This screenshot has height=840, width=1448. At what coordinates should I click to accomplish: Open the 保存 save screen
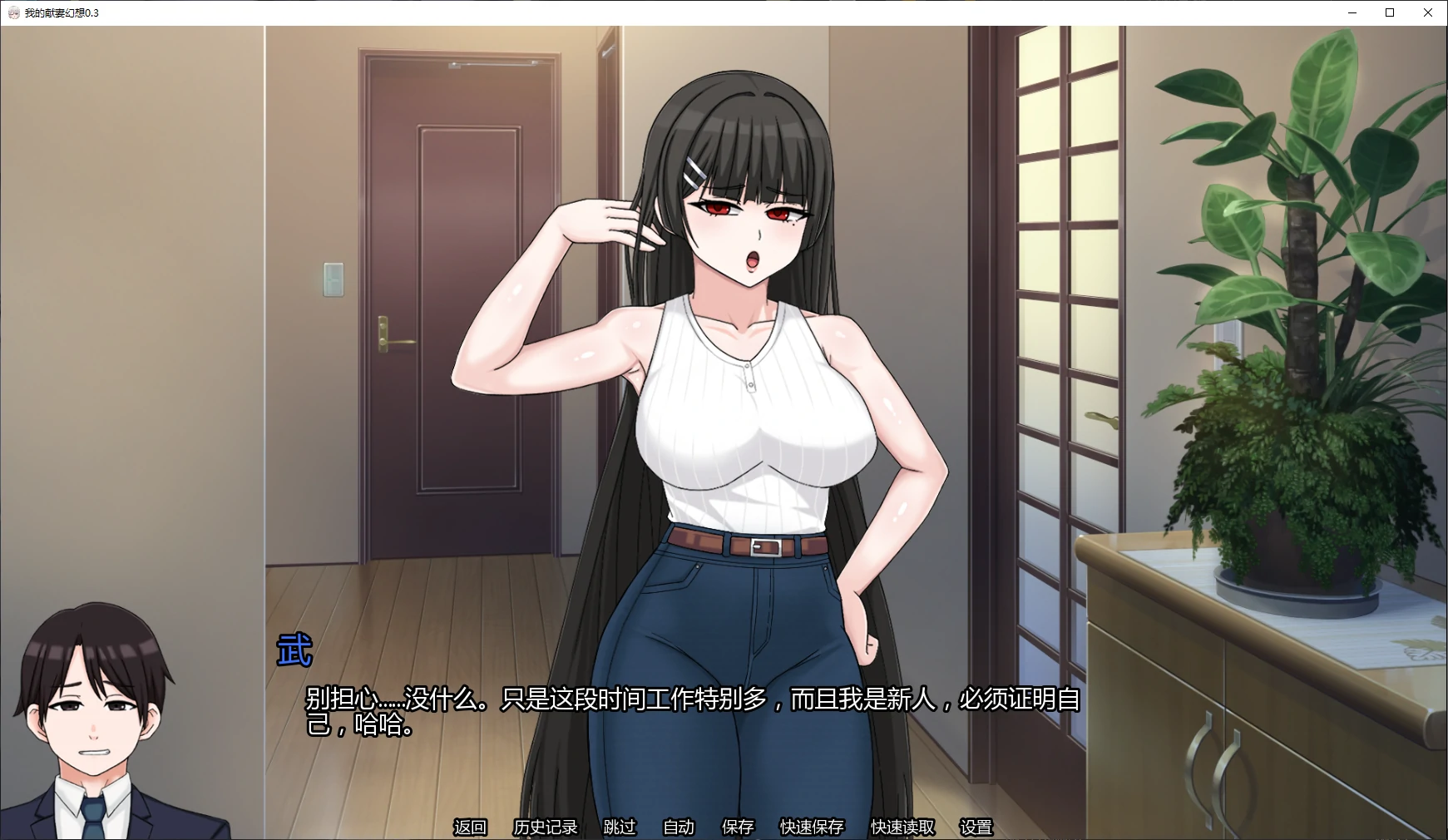pos(737,828)
